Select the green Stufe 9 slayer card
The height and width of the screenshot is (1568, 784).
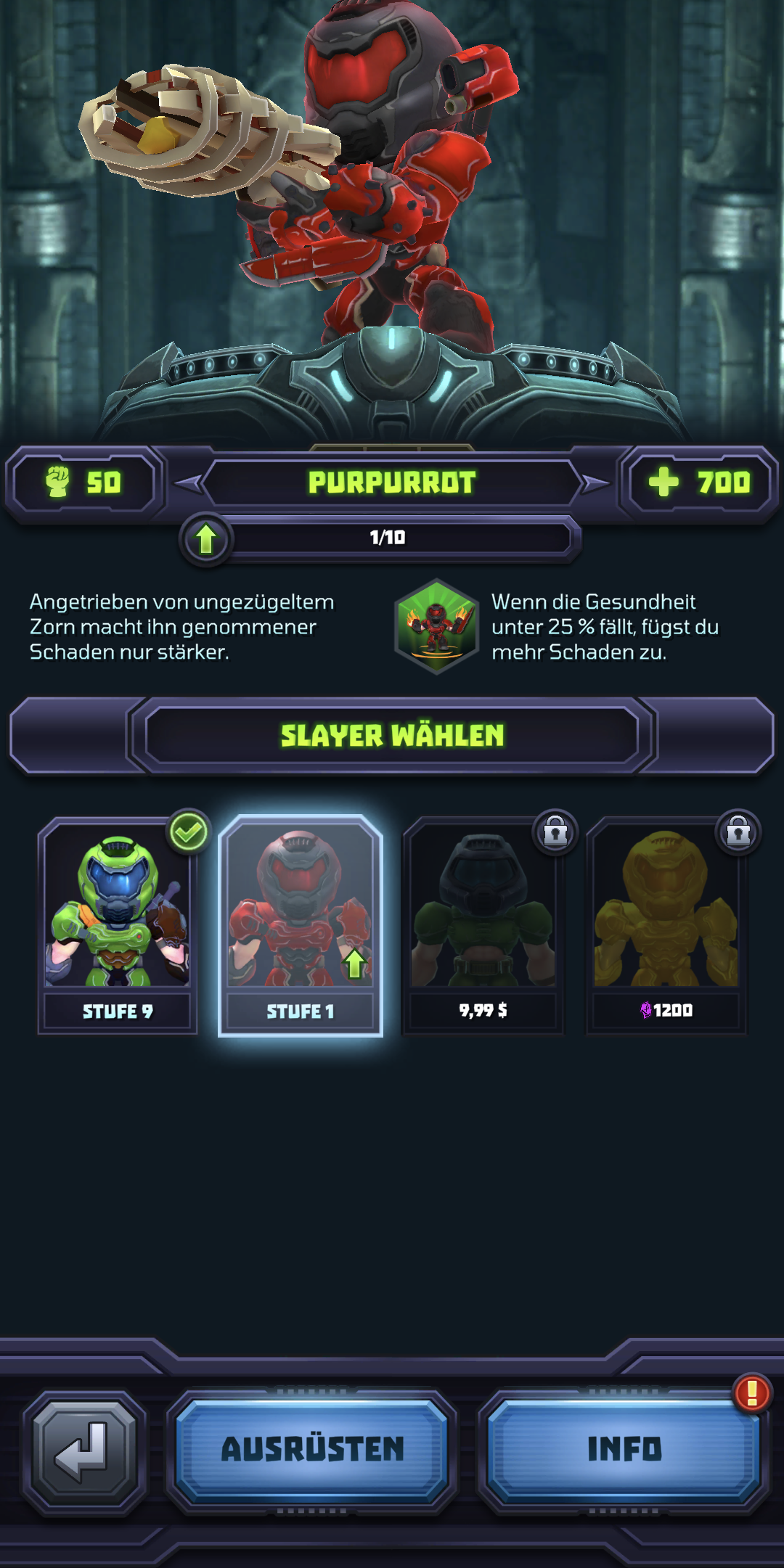(118, 924)
